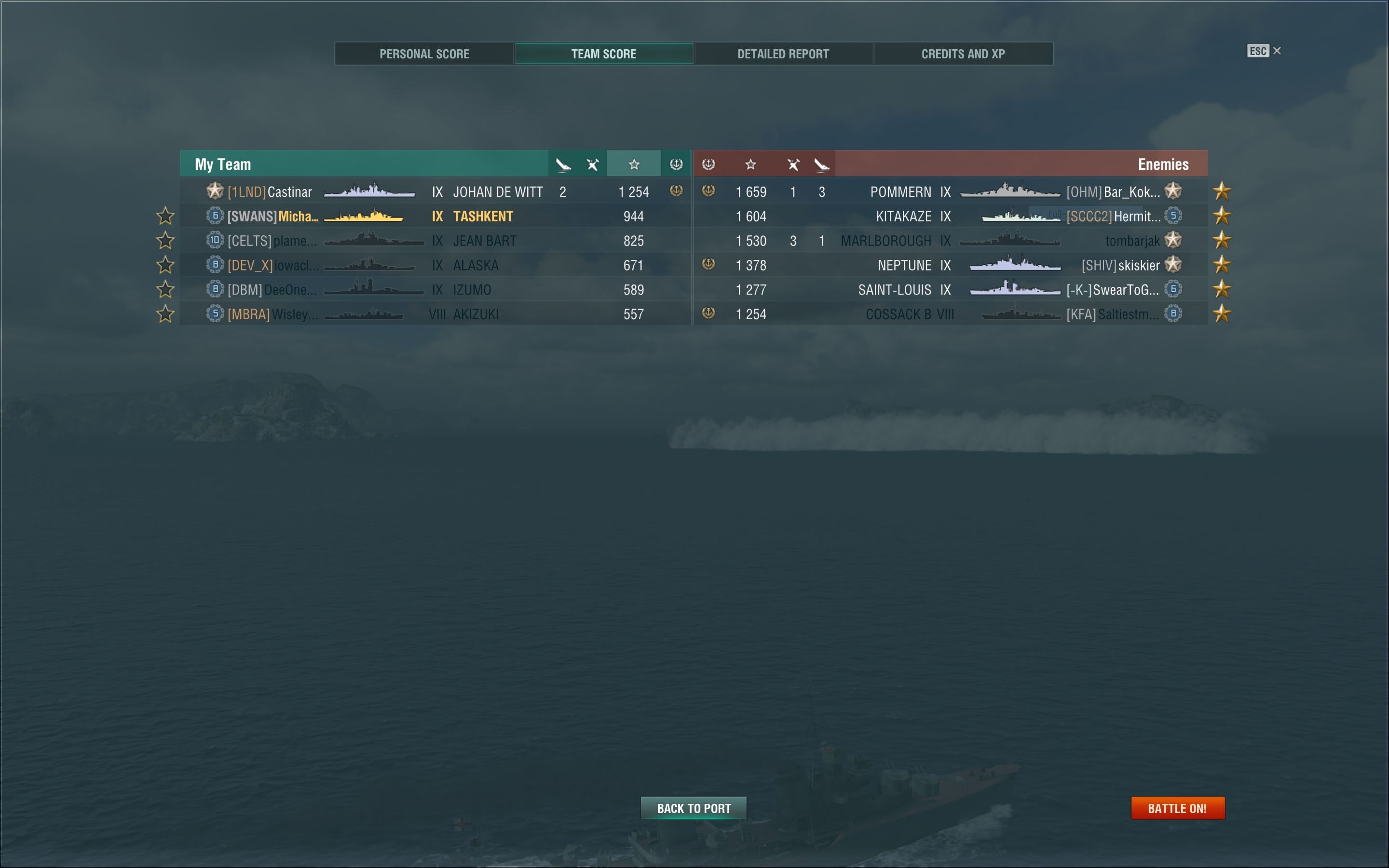This screenshot has width=1389, height=868.
Task: Select the enemy Pommern row
Action: point(950,192)
